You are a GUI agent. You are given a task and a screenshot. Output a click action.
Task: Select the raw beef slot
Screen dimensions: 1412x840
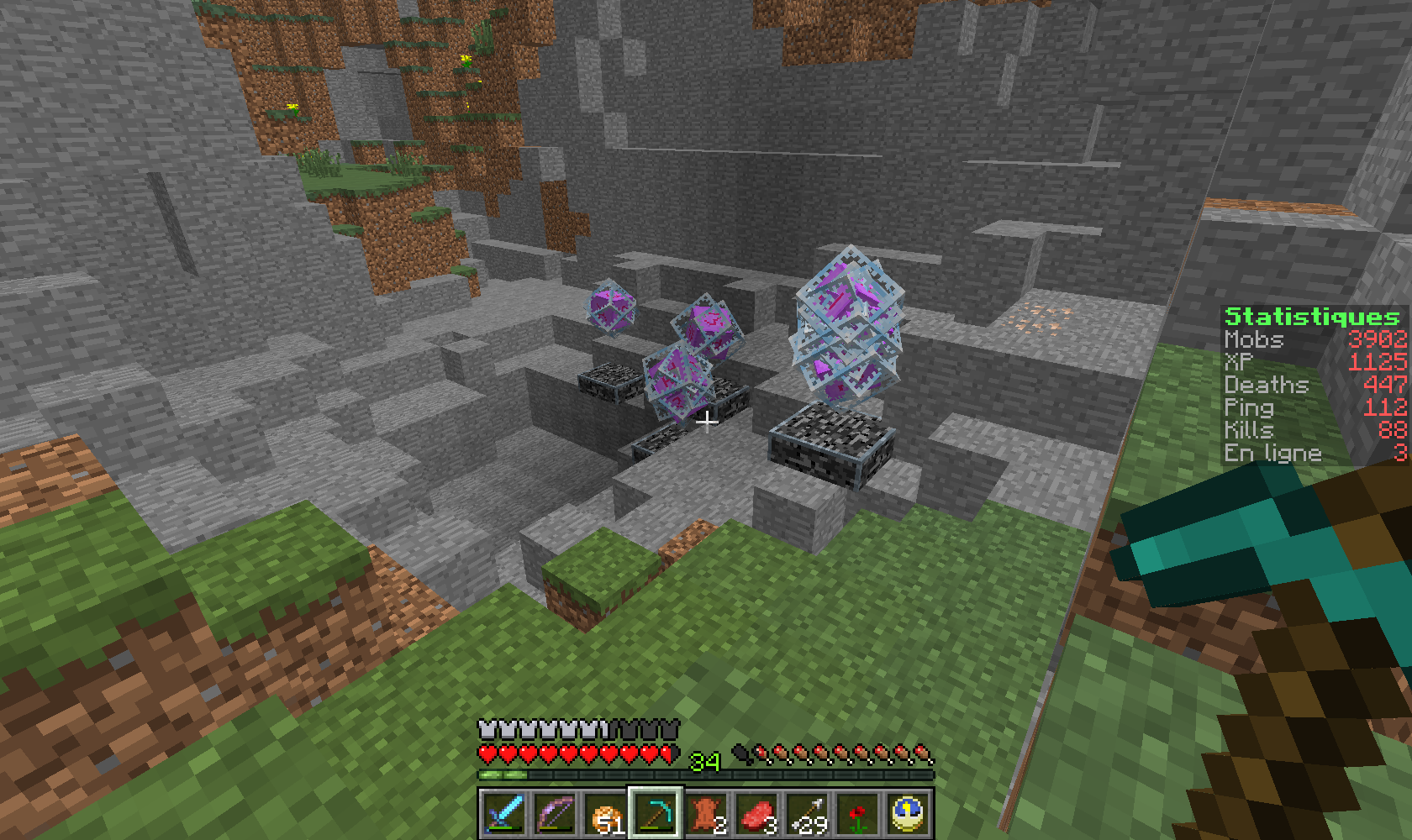click(756, 813)
